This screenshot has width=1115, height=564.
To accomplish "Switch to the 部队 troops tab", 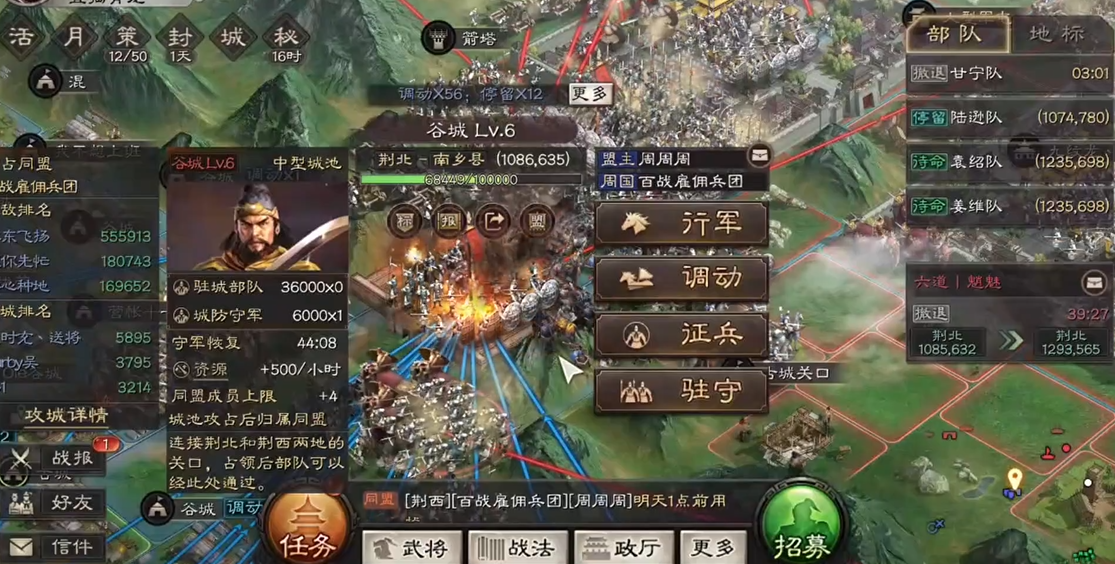I will 953,35.
